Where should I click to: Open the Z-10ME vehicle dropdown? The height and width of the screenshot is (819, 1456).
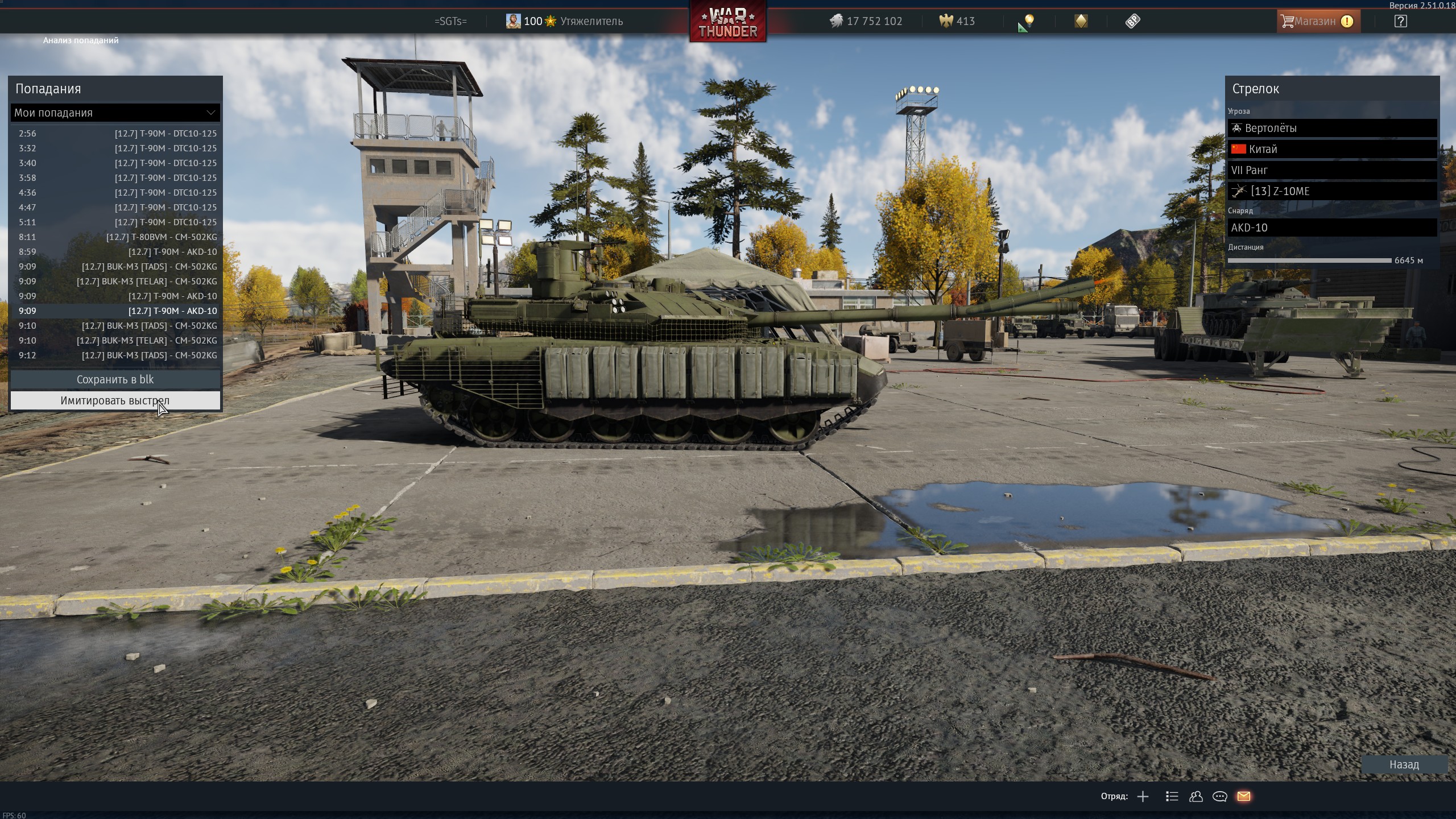click(1331, 191)
